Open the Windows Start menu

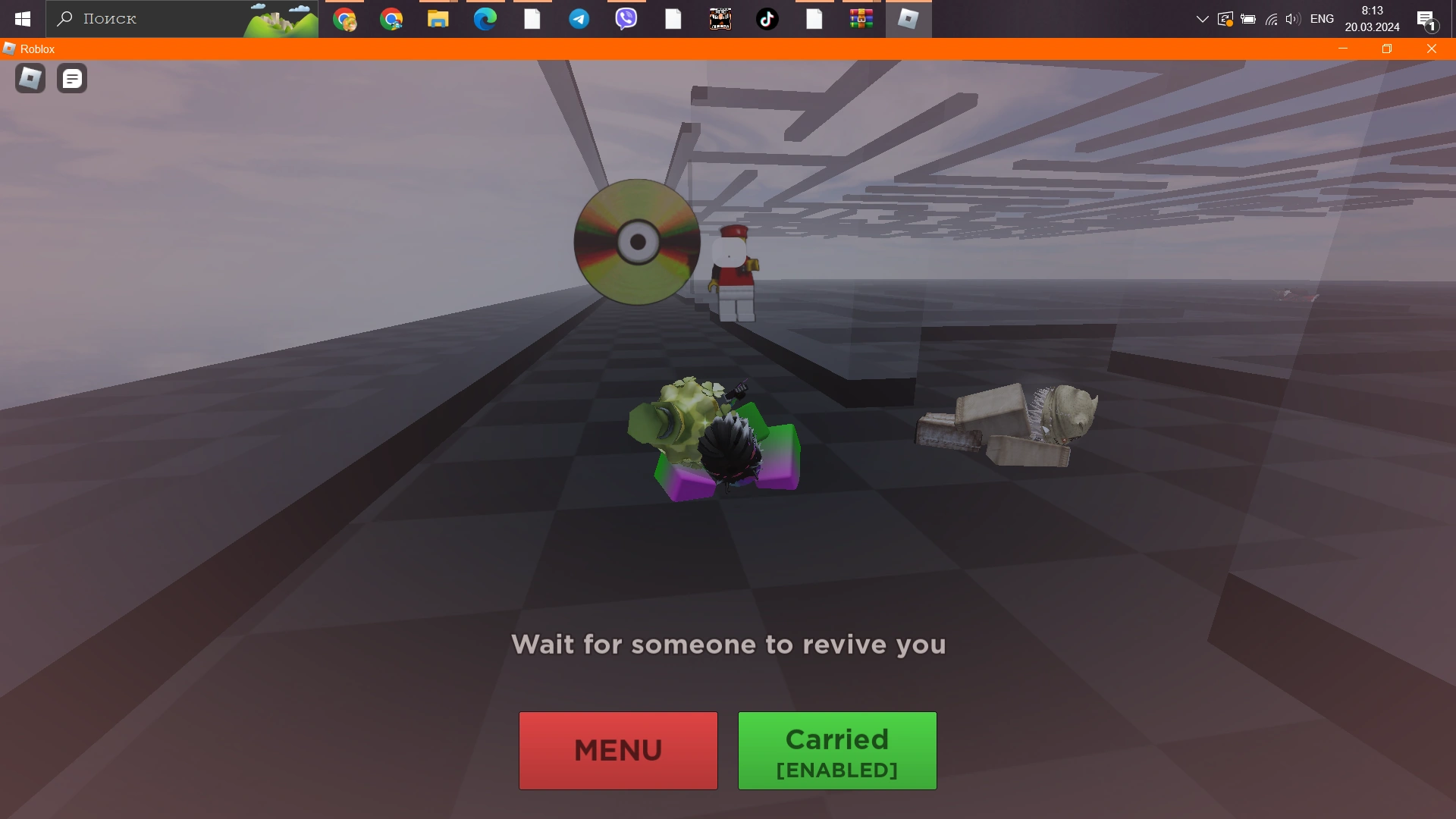coord(22,19)
